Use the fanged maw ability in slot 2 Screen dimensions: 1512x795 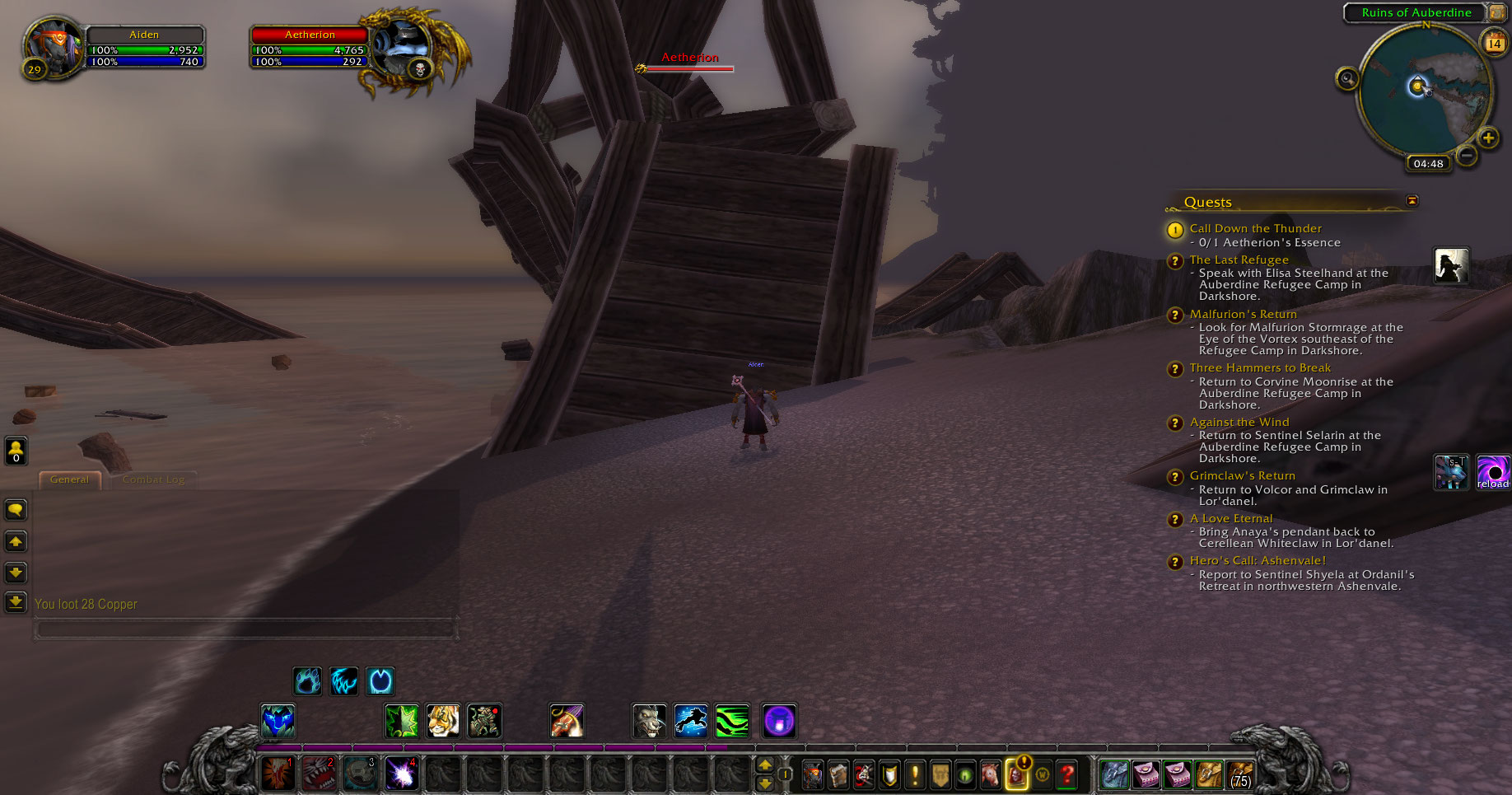pos(319,774)
